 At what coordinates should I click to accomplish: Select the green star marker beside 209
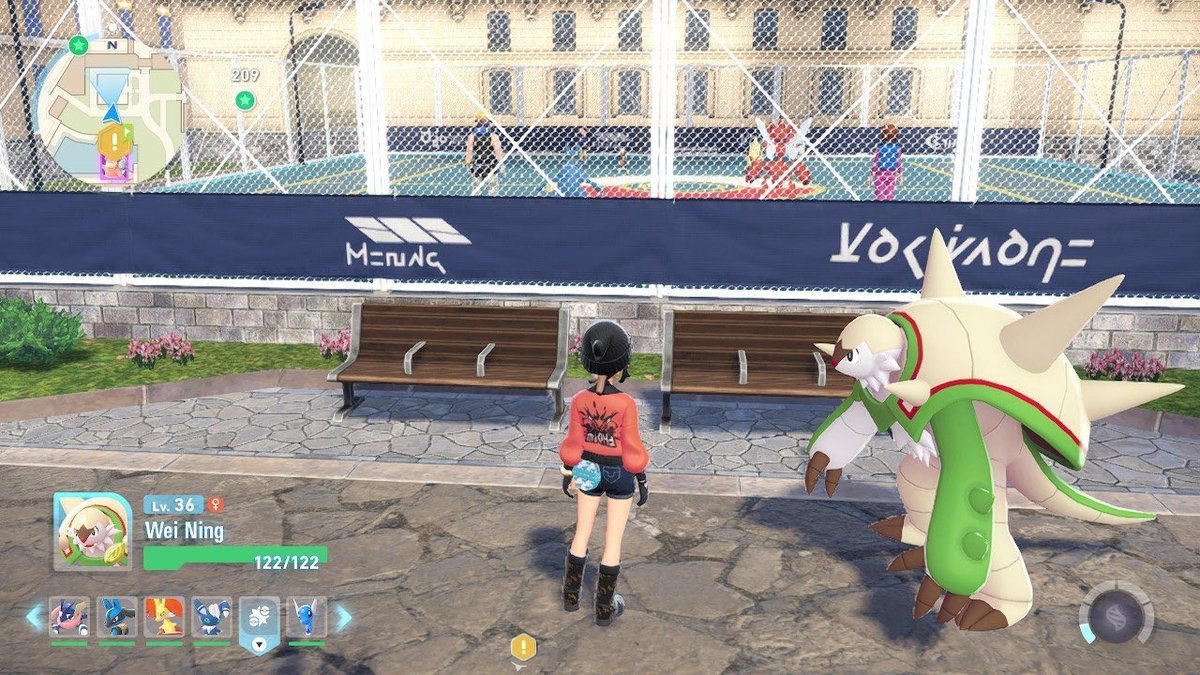[x=244, y=99]
